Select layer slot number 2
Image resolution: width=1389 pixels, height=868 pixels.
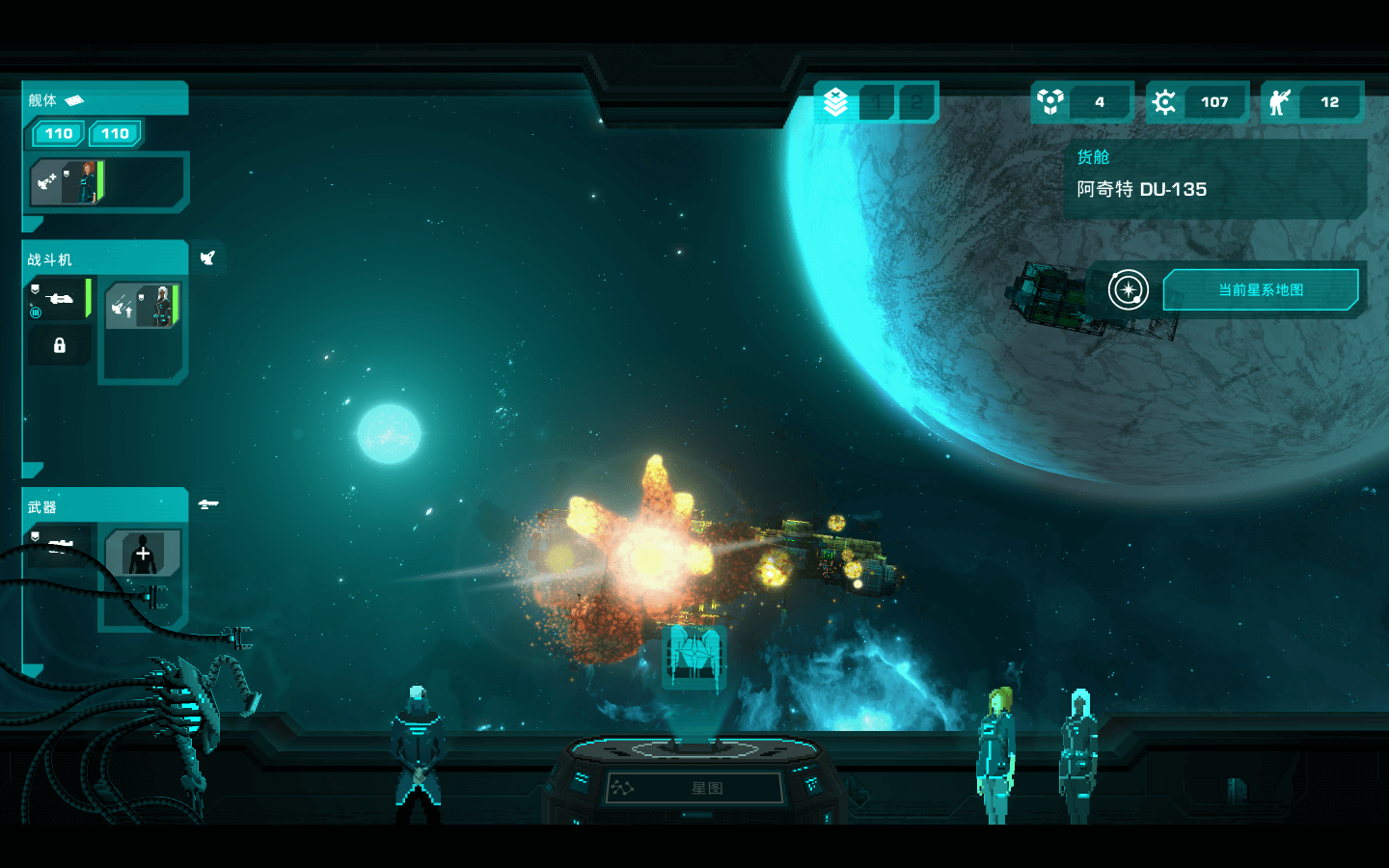(x=916, y=102)
